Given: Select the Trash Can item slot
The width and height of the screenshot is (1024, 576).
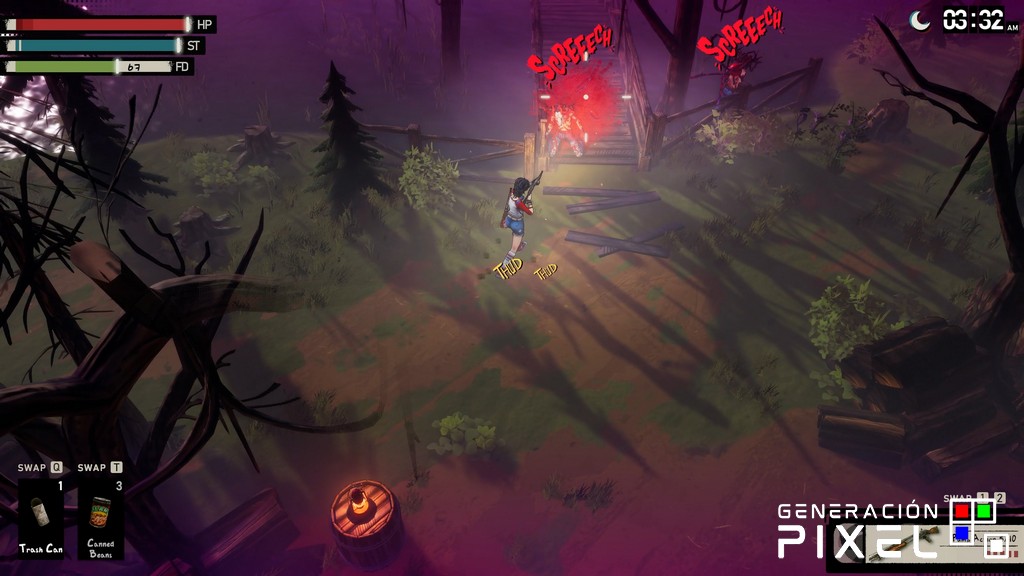Looking at the screenshot, I should pos(41,518).
